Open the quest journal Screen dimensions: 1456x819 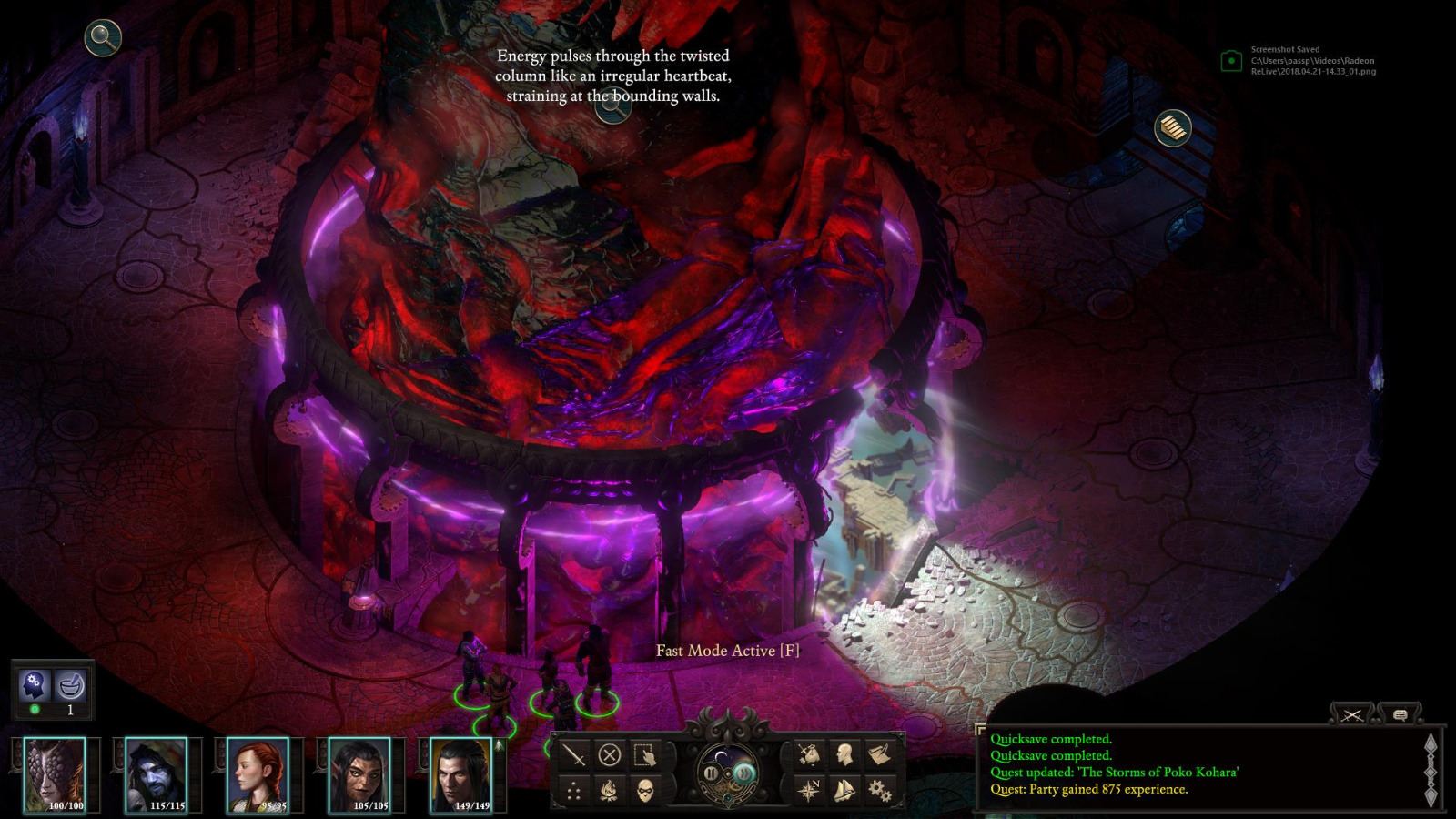pos(879,754)
